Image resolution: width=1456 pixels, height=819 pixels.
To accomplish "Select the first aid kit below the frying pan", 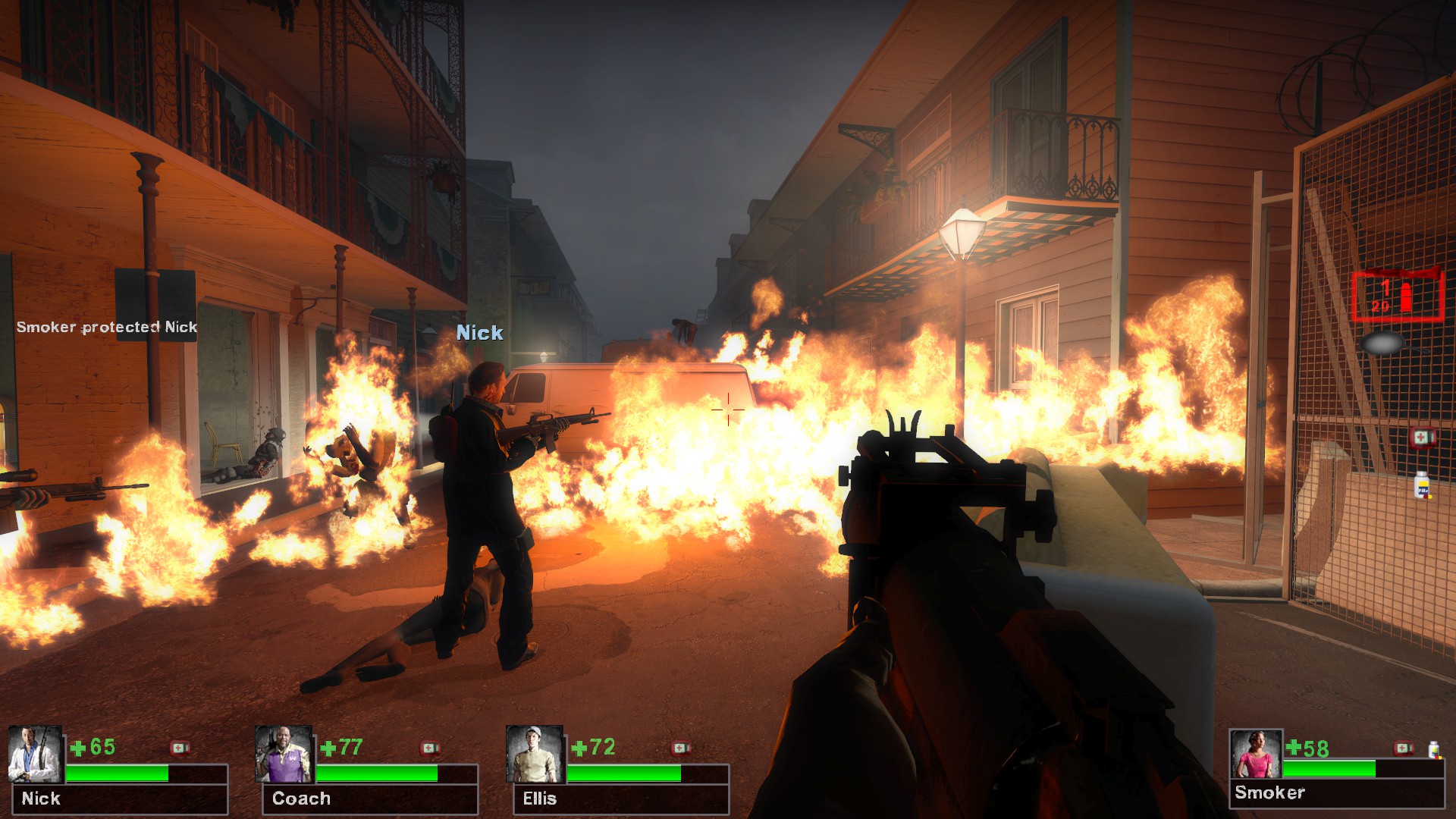I will coord(1422,438).
